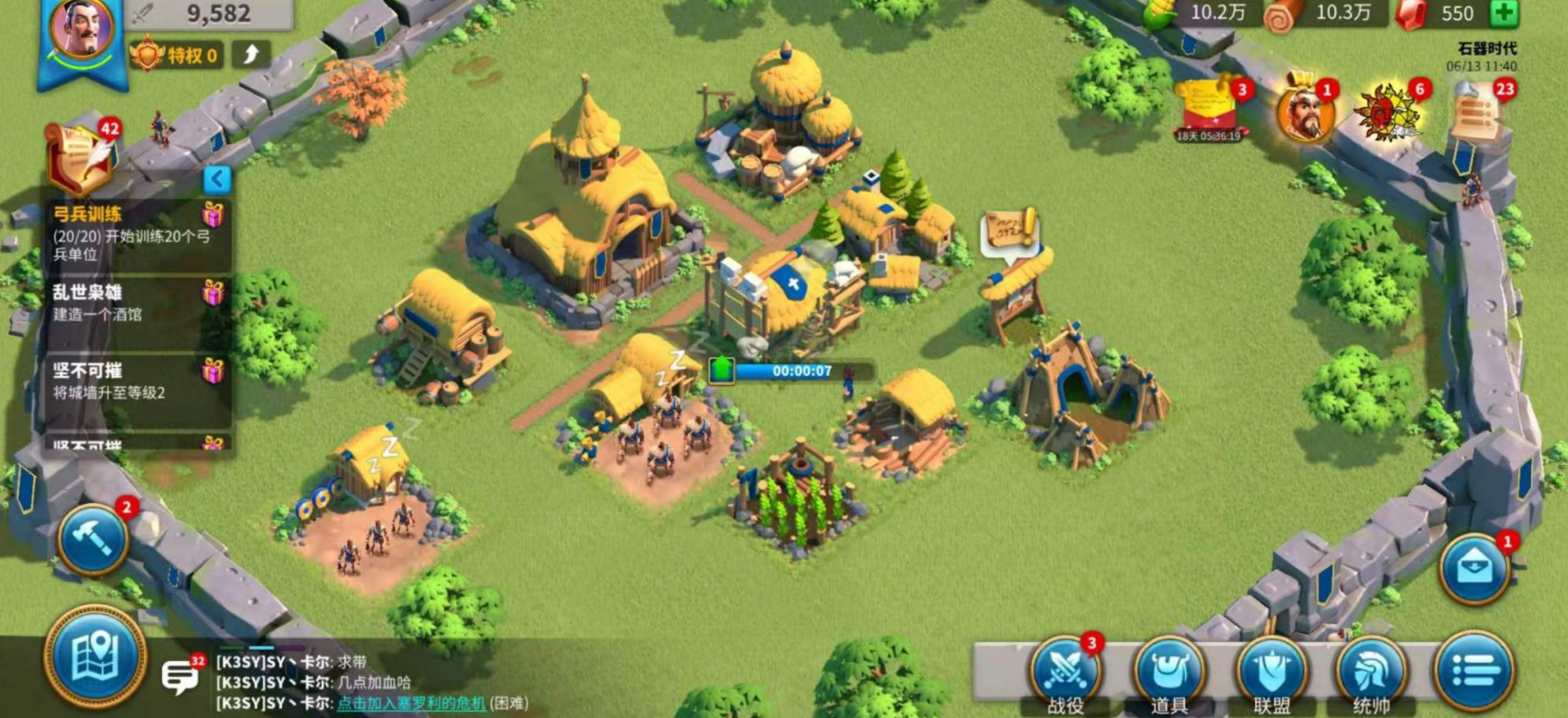Open the 联盟 alliance menu
The width and height of the screenshot is (1568, 718).
(1271, 673)
